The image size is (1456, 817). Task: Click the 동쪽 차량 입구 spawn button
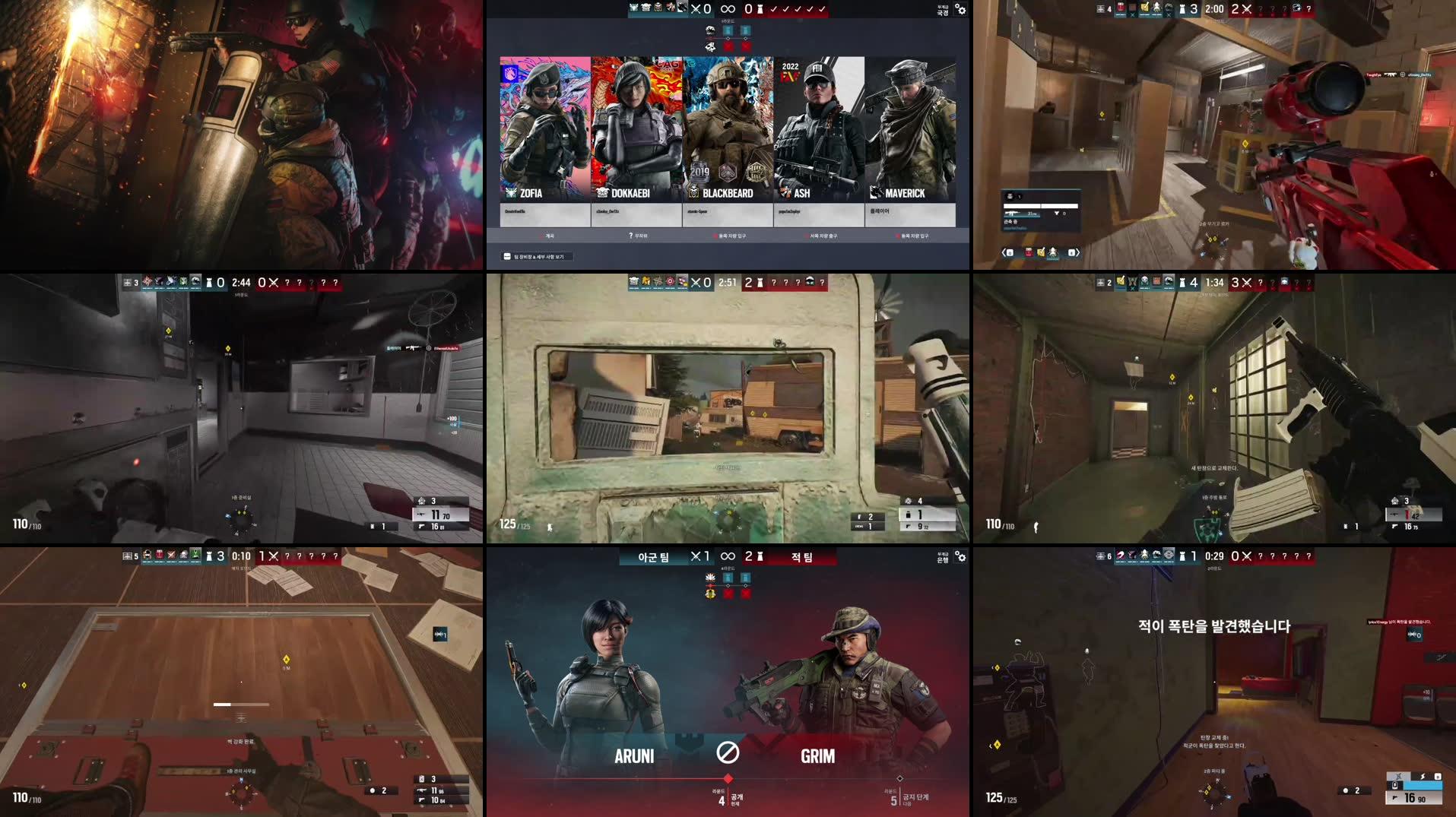(x=731, y=236)
